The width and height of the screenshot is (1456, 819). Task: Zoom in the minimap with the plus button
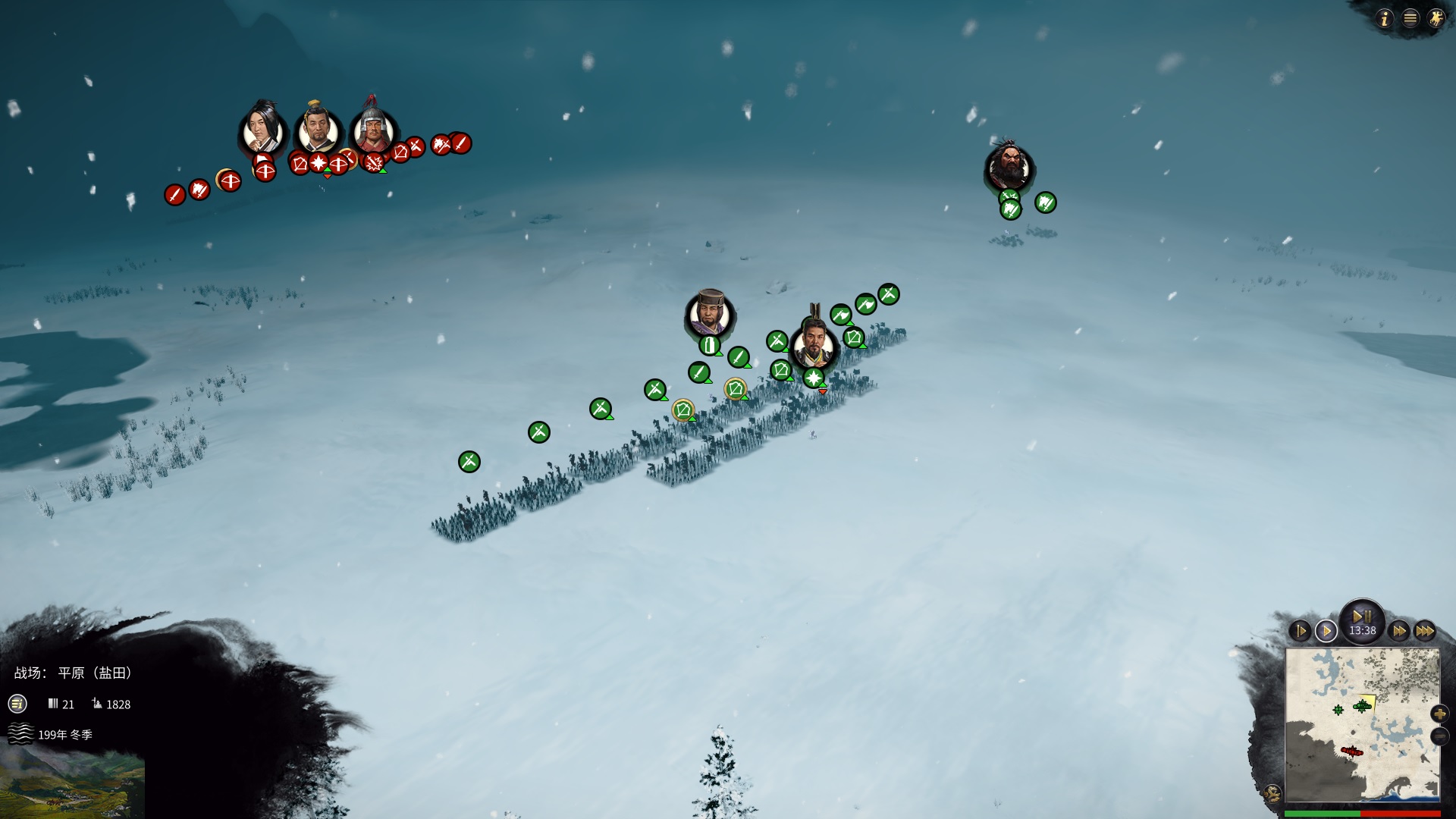click(x=1439, y=714)
